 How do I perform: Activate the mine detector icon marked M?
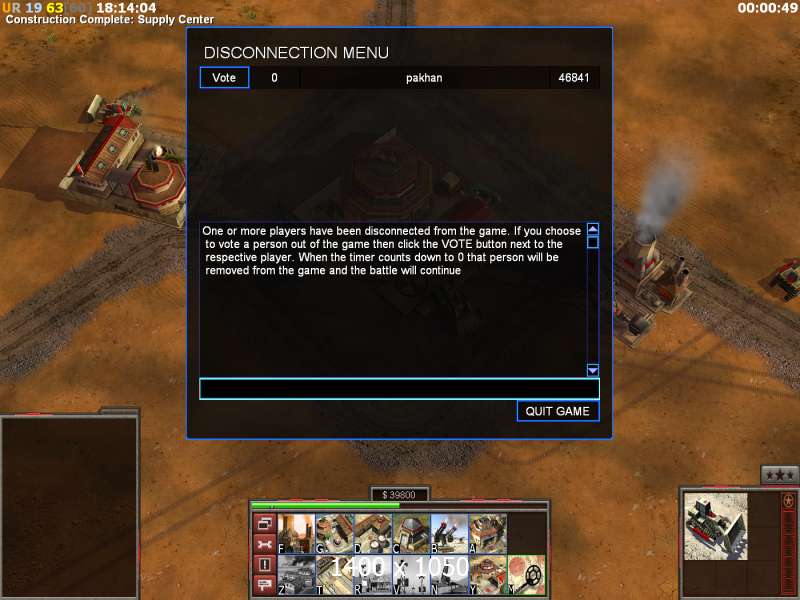(x=527, y=574)
